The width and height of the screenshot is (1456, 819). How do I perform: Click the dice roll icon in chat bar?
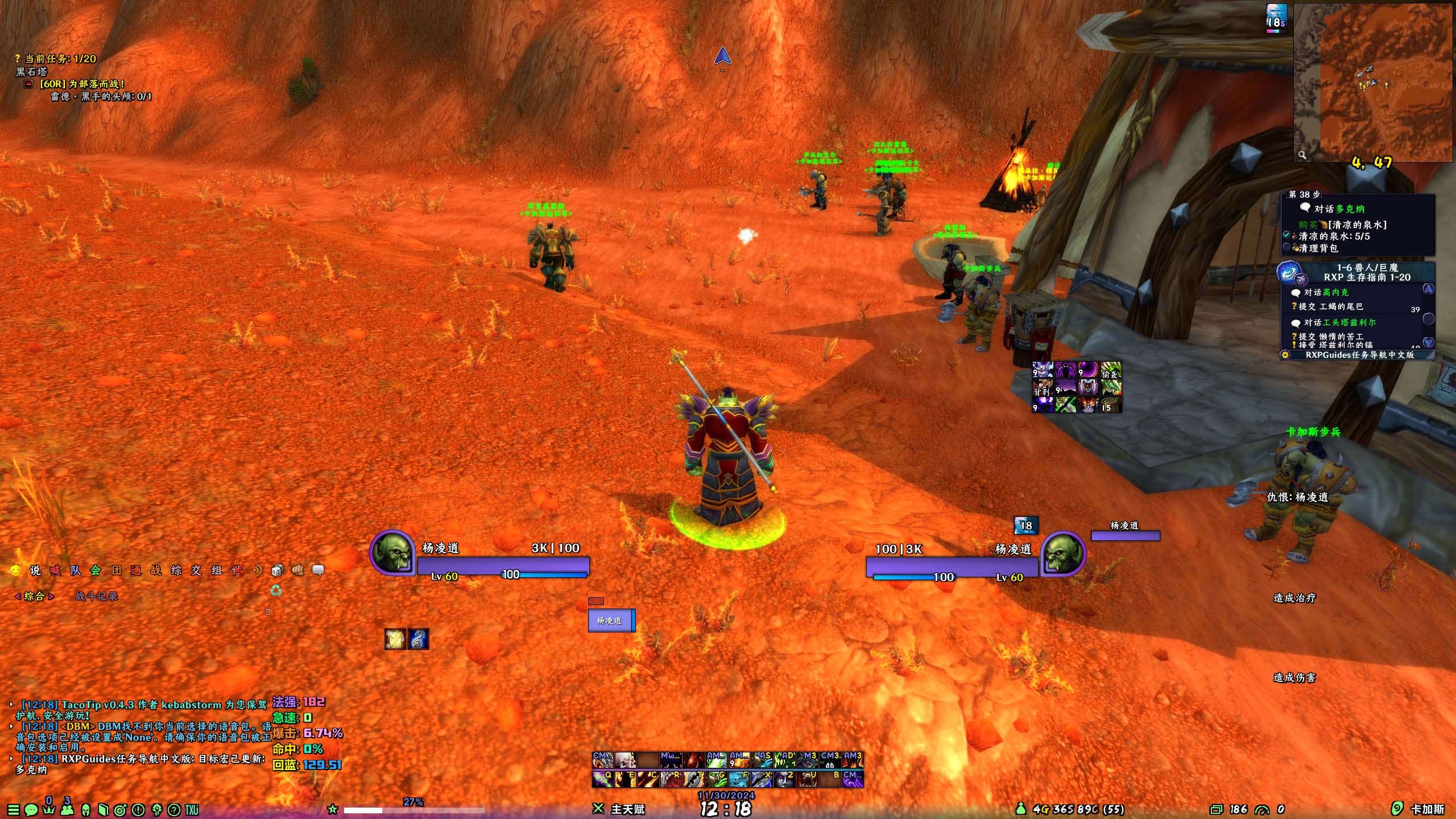276,570
